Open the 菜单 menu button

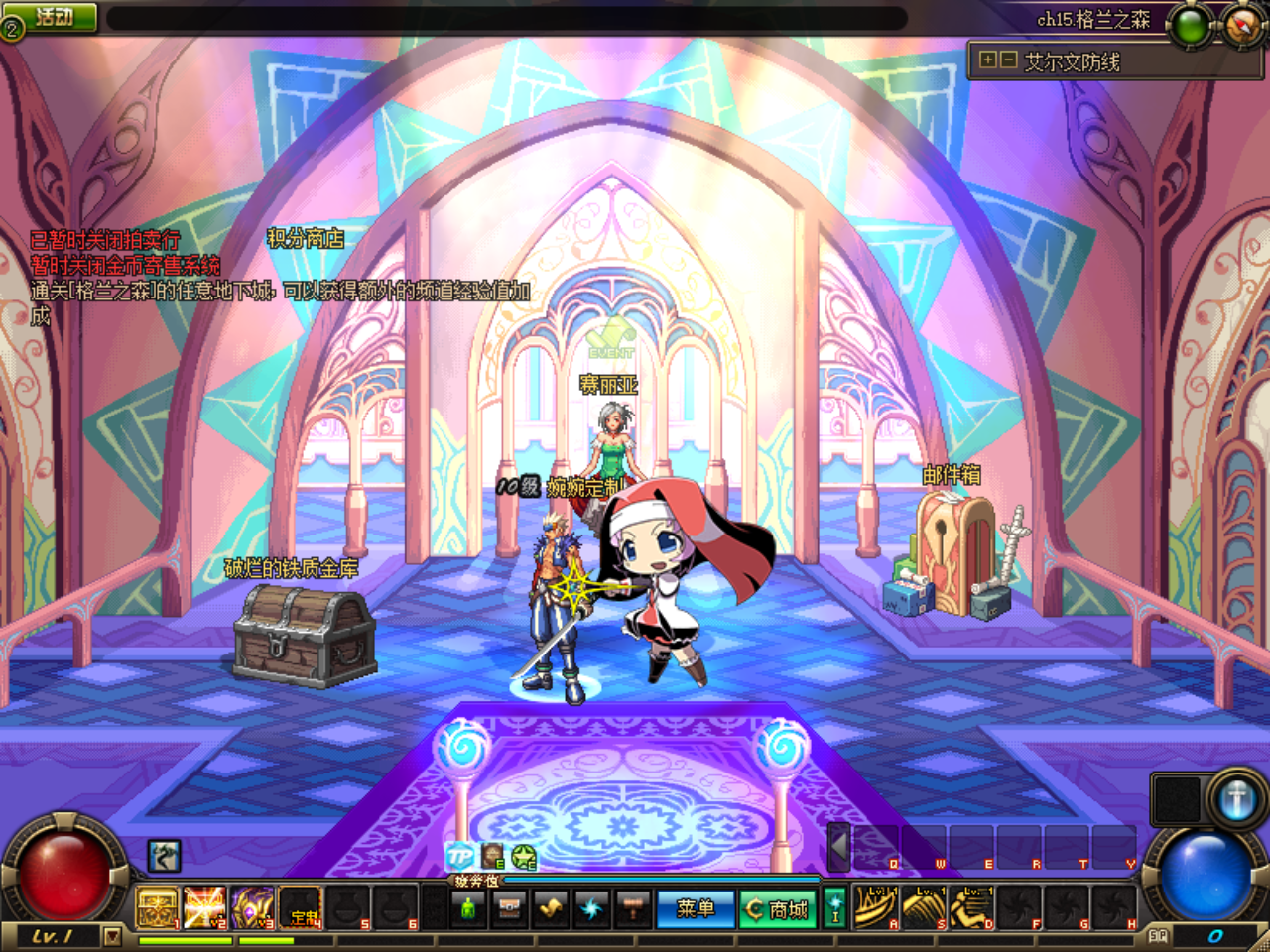695,907
